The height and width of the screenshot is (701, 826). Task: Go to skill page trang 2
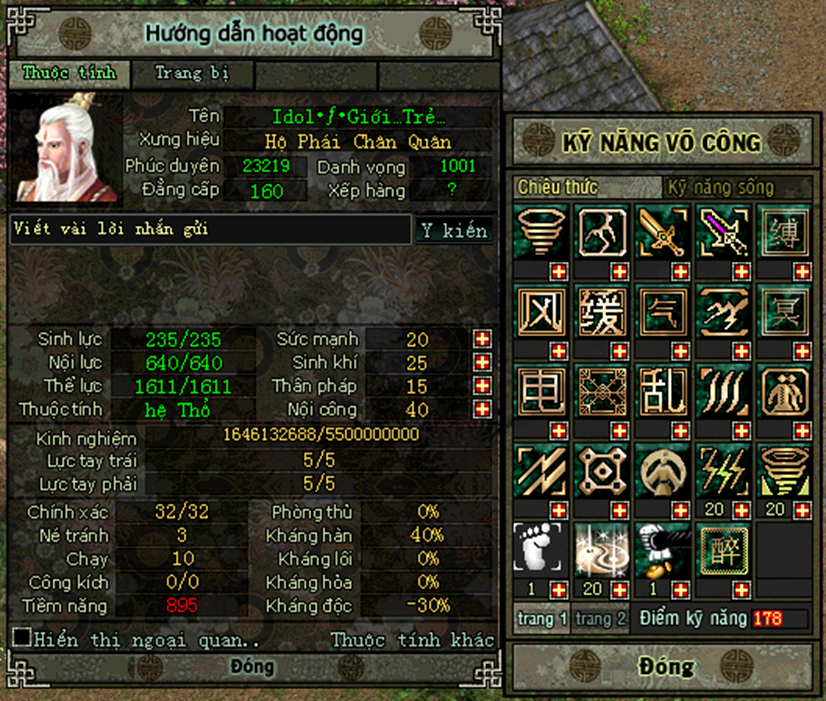coord(601,619)
